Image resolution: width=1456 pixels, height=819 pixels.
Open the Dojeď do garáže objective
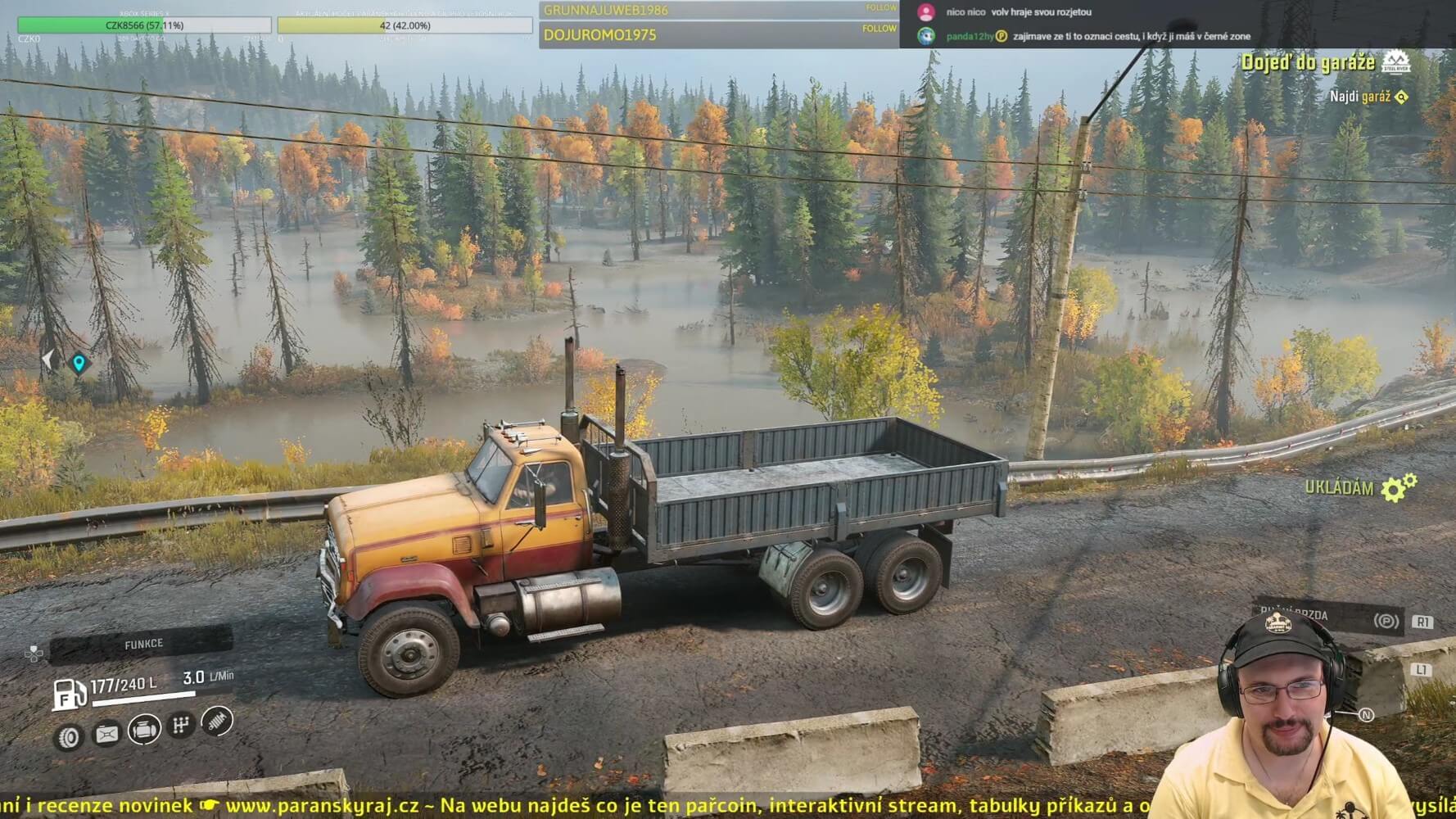[1308, 63]
